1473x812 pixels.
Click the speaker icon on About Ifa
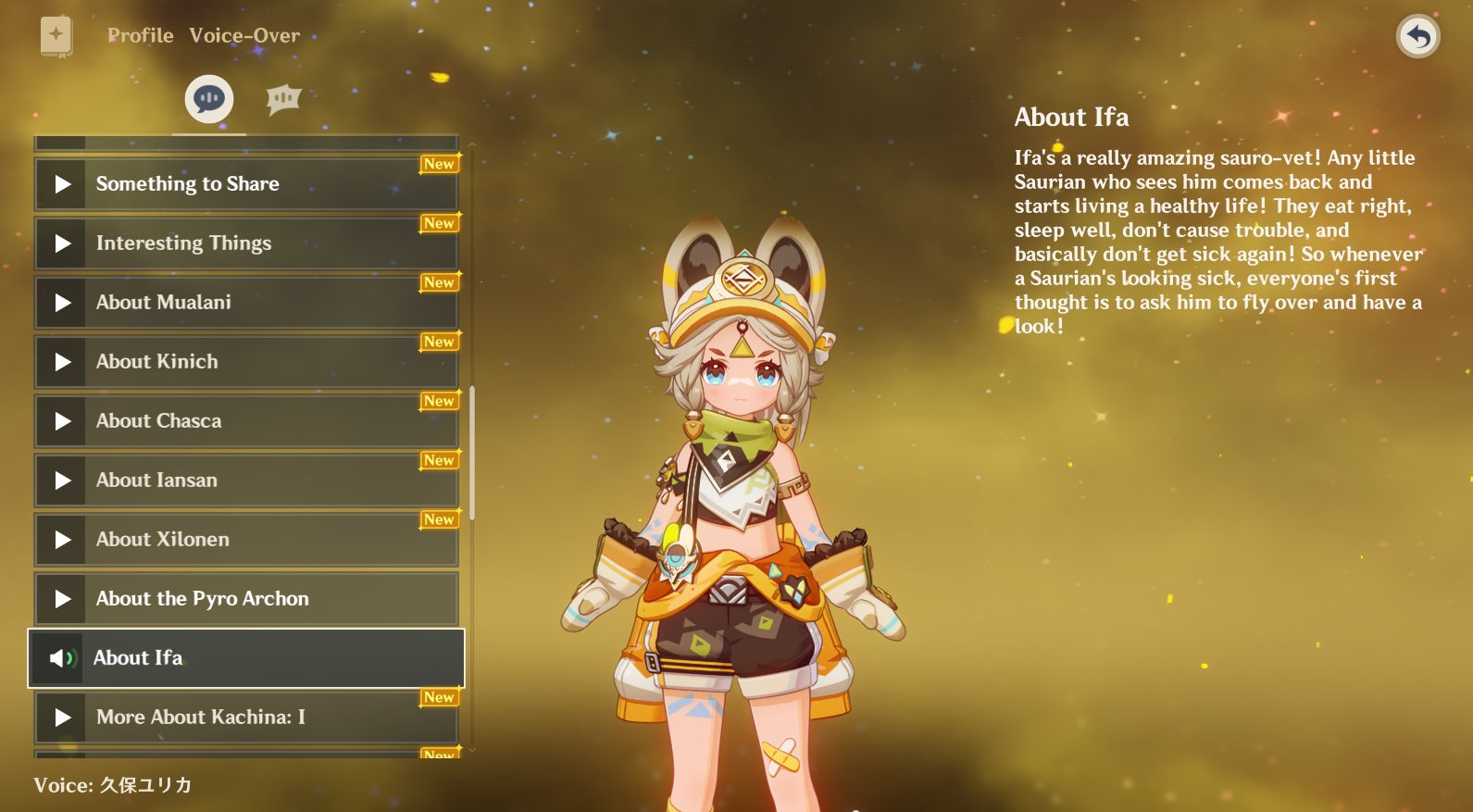pyautogui.click(x=61, y=658)
